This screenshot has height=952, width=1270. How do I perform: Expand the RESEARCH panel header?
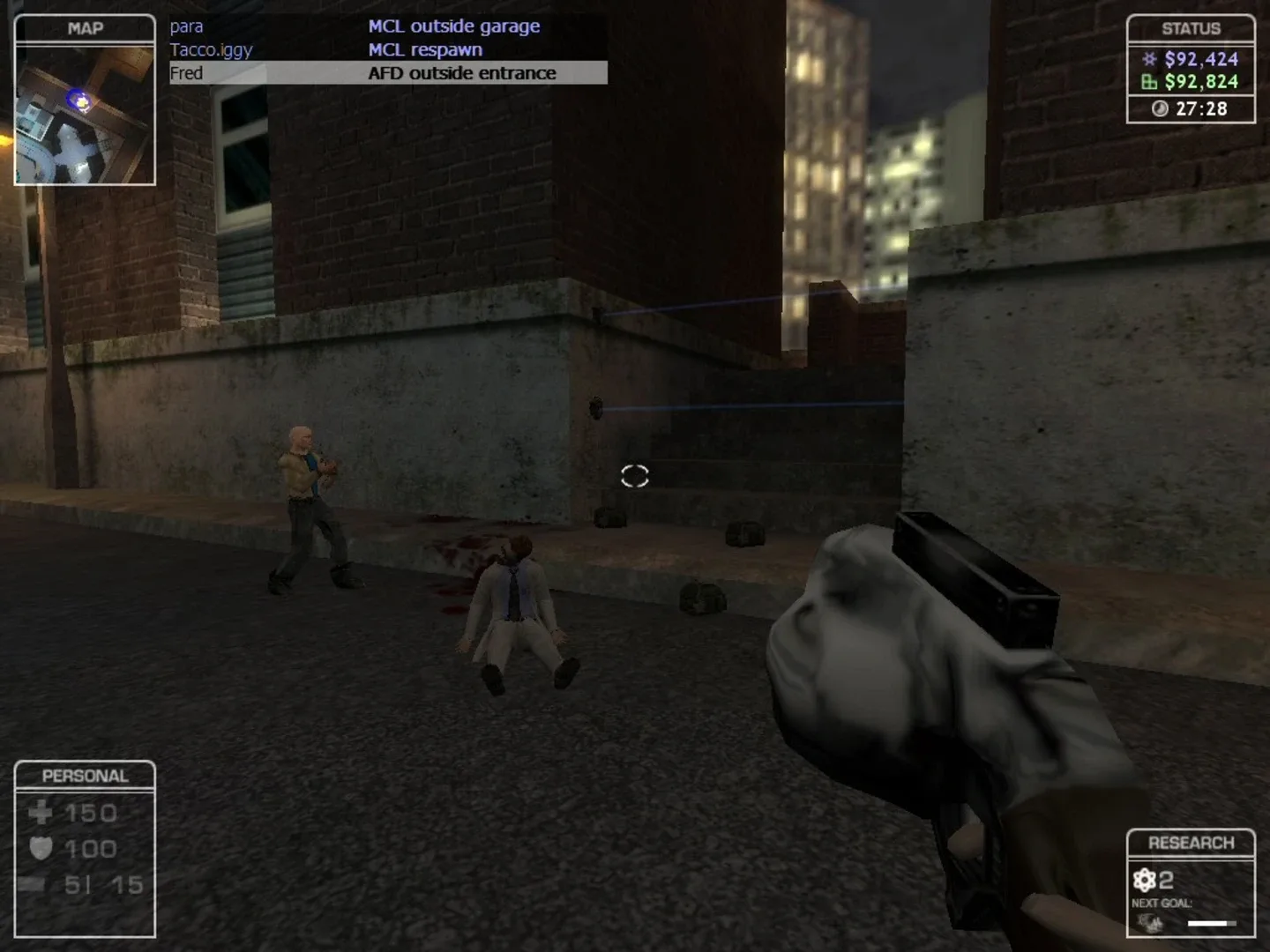pyautogui.click(x=1192, y=841)
